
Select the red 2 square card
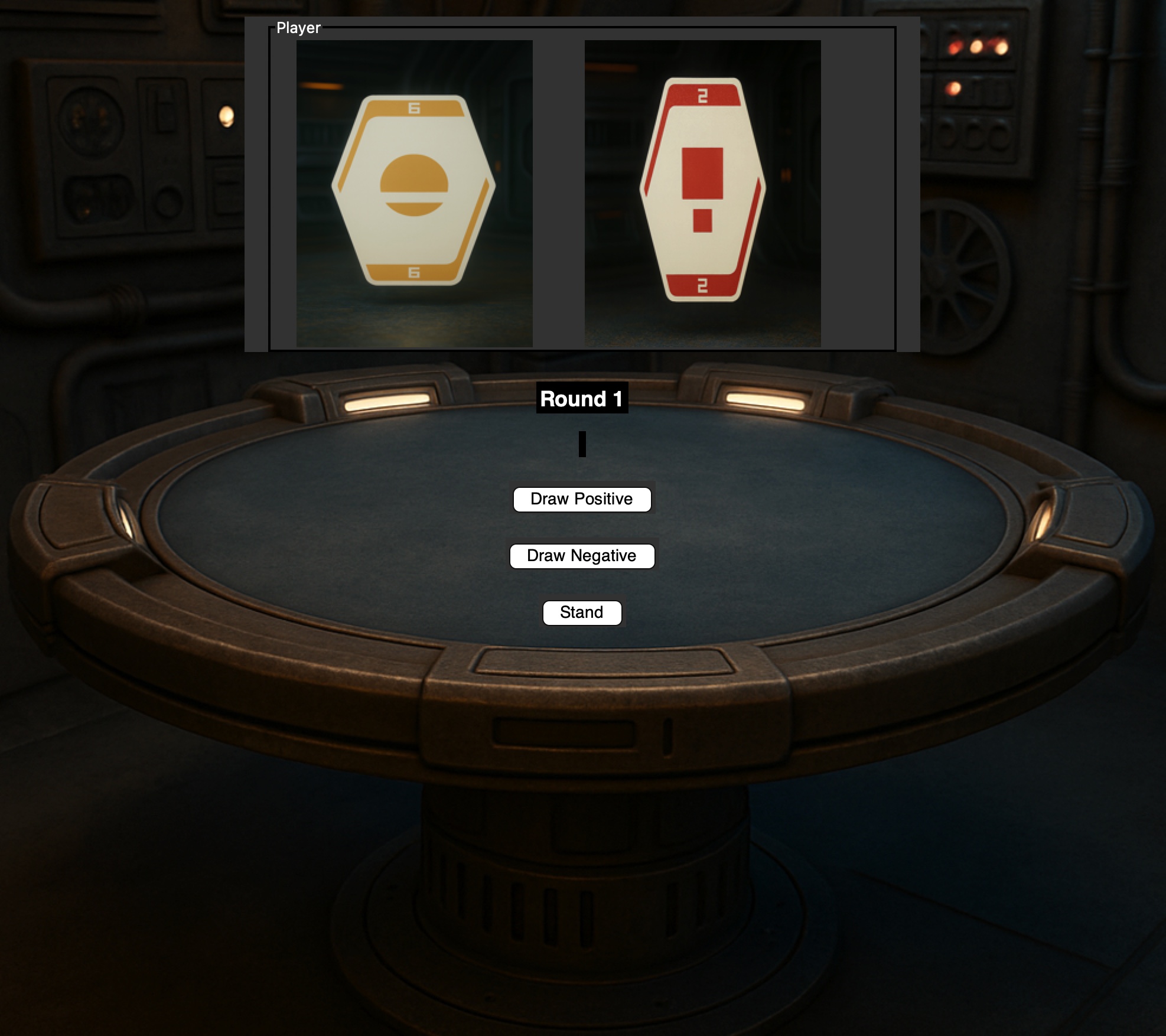702,189
